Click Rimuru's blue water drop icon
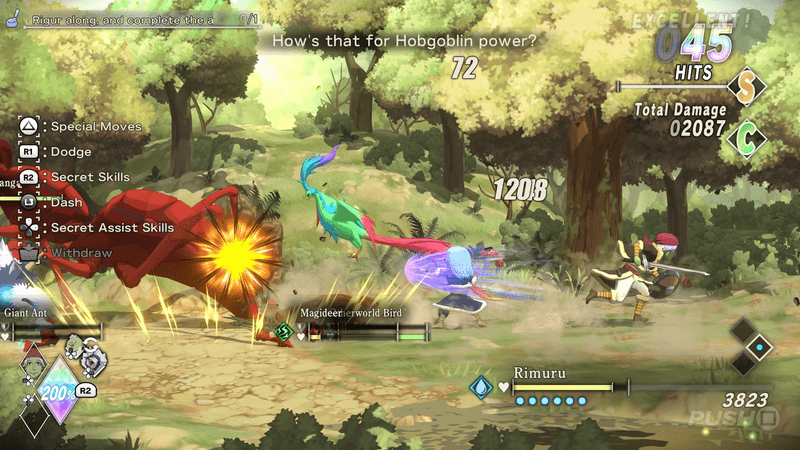Image resolution: width=800 pixels, height=450 pixels. (482, 387)
